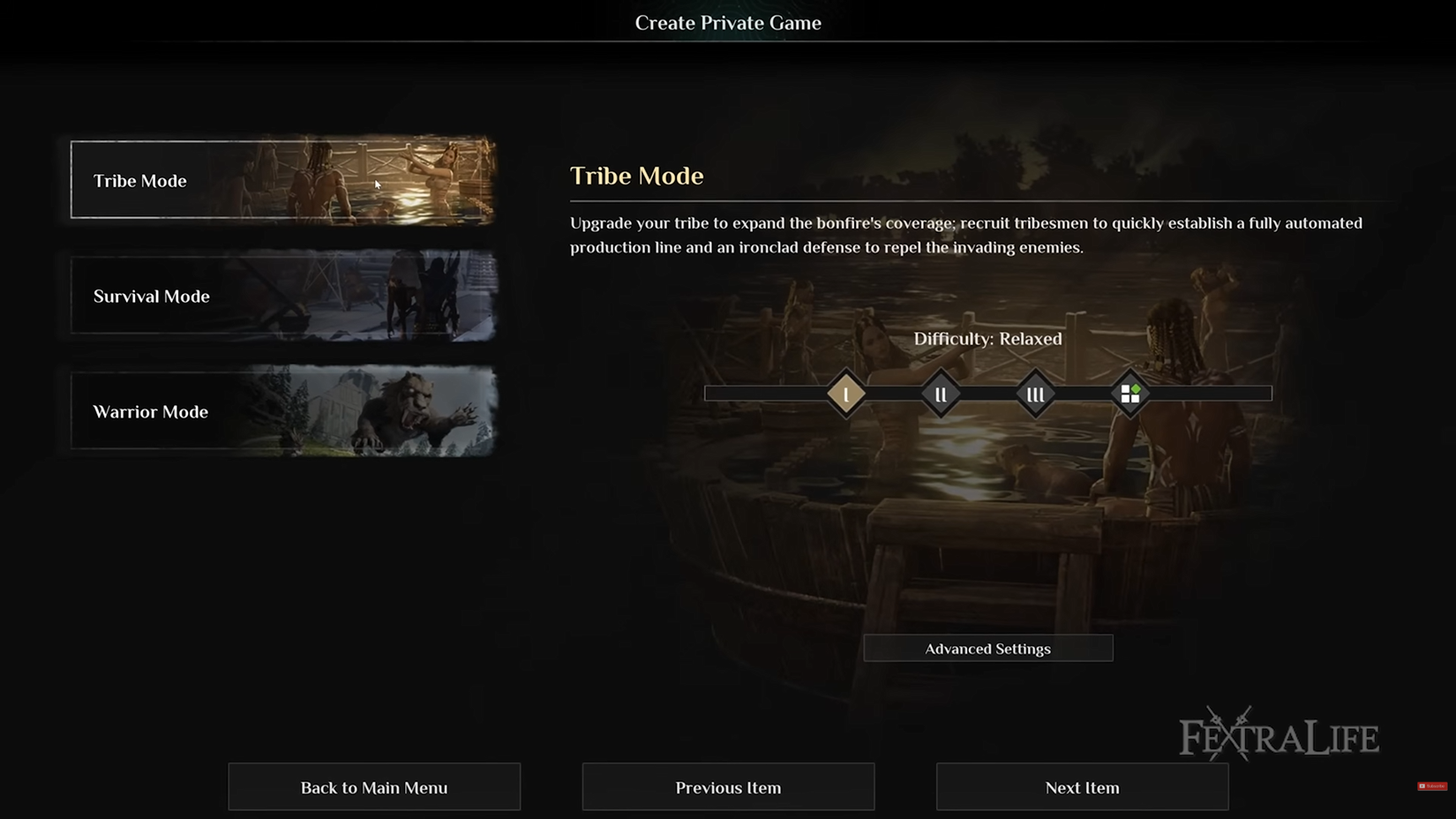Viewport: 1456px width, 819px height.
Task: Open the custom difficulty grid icon
Action: pyautogui.click(x=1130, y=394)
